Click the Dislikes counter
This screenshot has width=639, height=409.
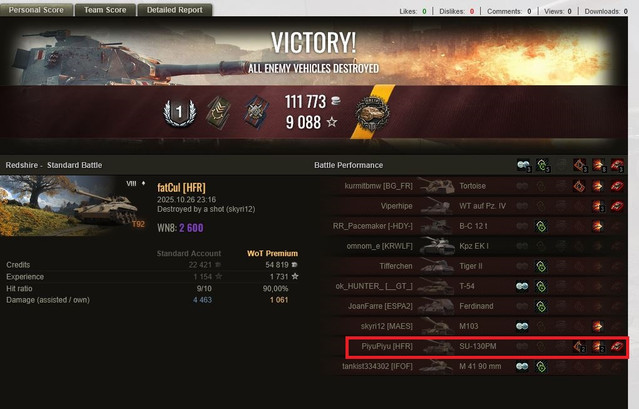tap(457, 11)
